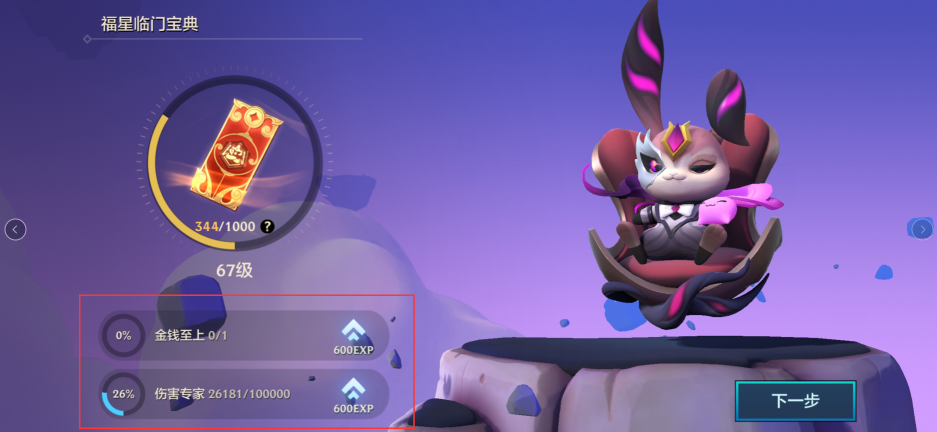Go to previous page with left arrow
The image size is (937, 432).
tap(15, 230)
